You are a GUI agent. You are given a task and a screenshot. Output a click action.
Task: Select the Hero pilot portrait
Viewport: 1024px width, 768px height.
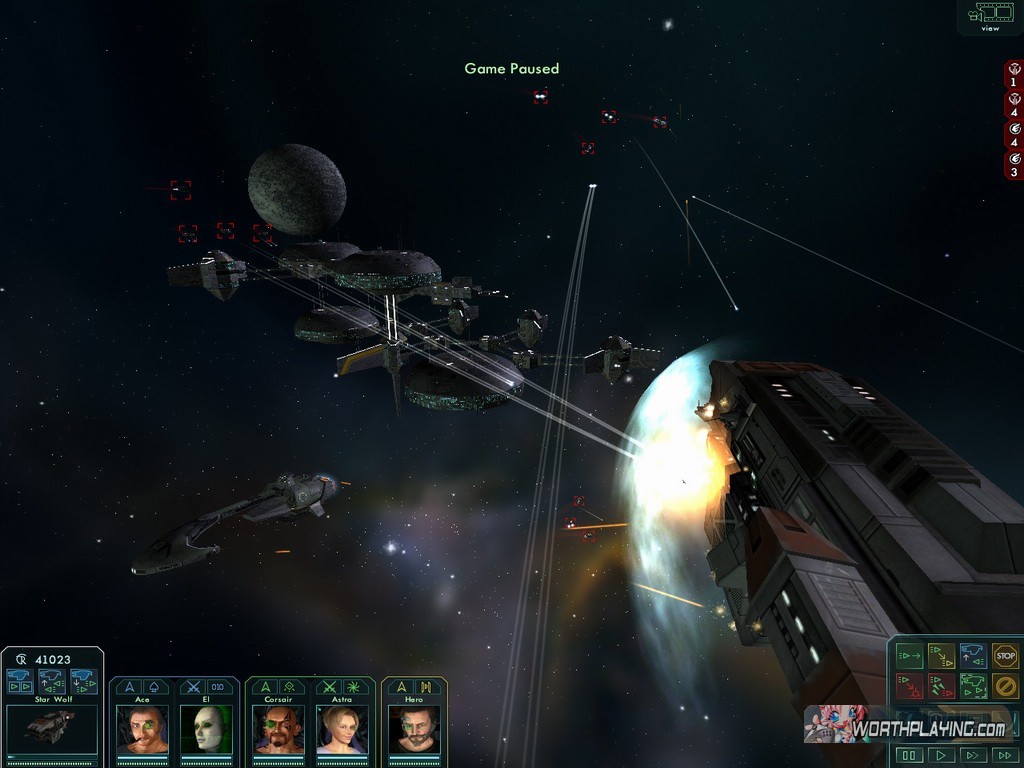[413, 729]
